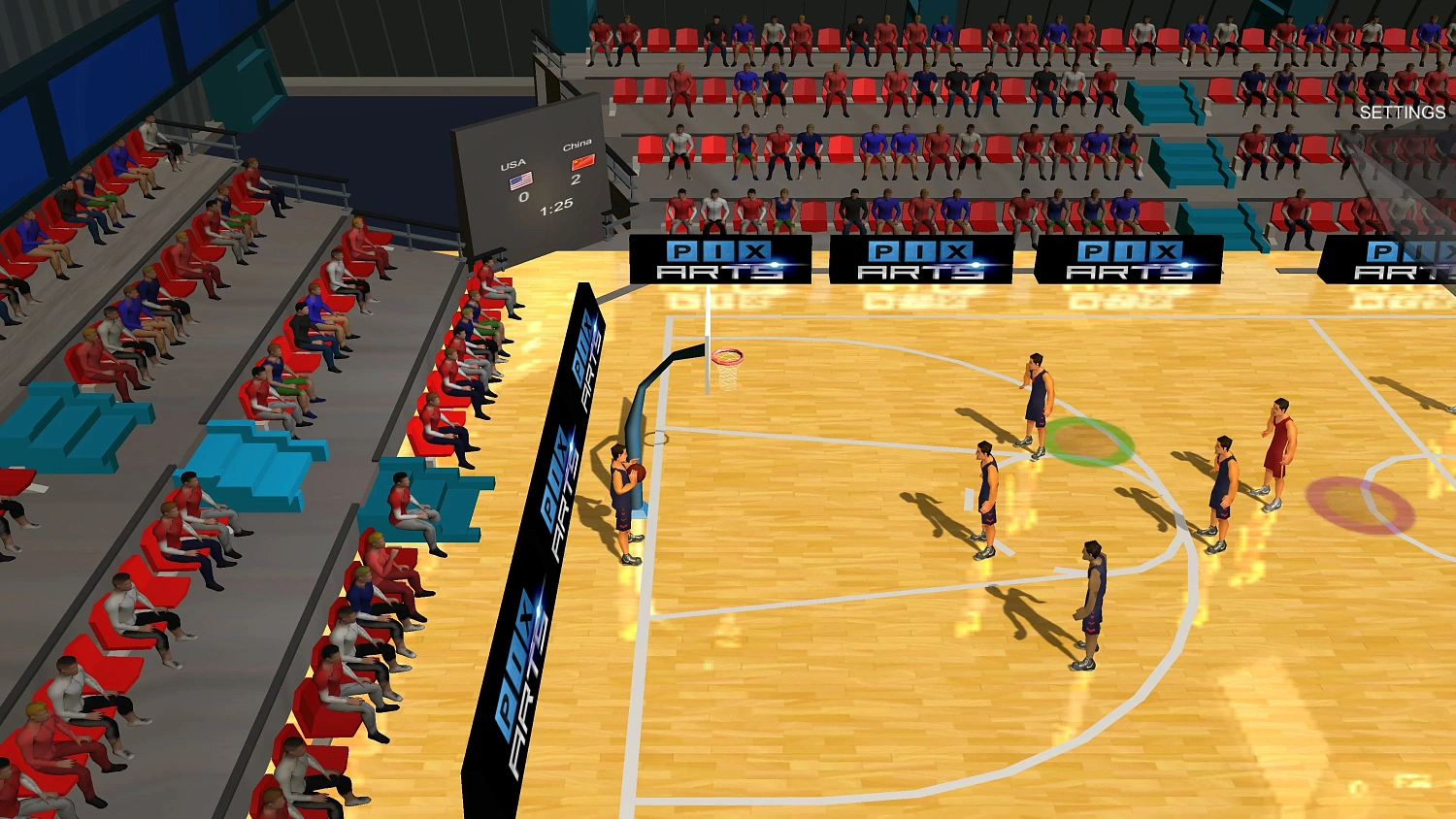Screen dimensions: 1456x819
Task: Select the China flag on the scoreboard
Action: point(580,164)
